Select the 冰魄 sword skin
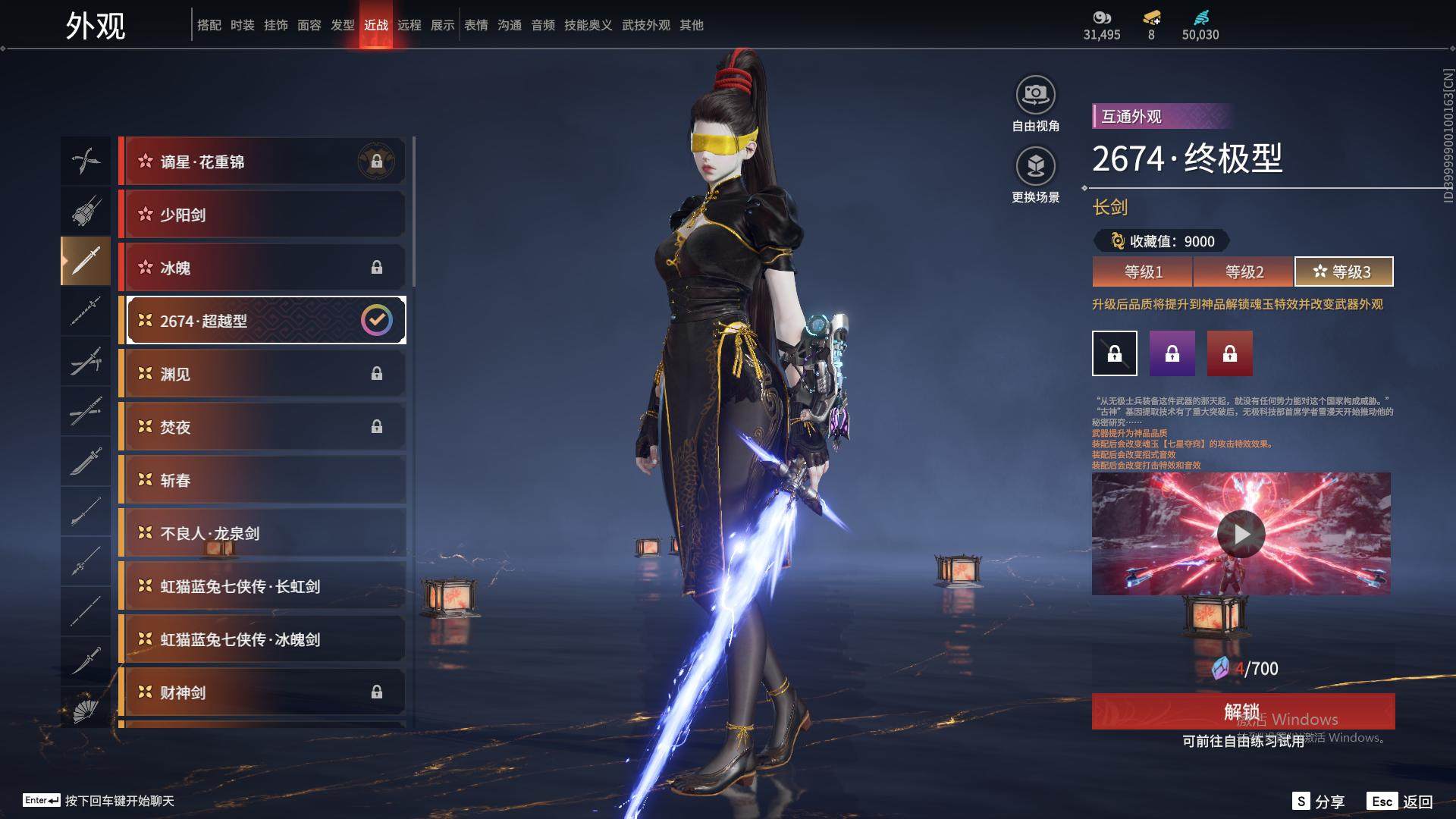1456x819 pixels. tap(262, 268)
